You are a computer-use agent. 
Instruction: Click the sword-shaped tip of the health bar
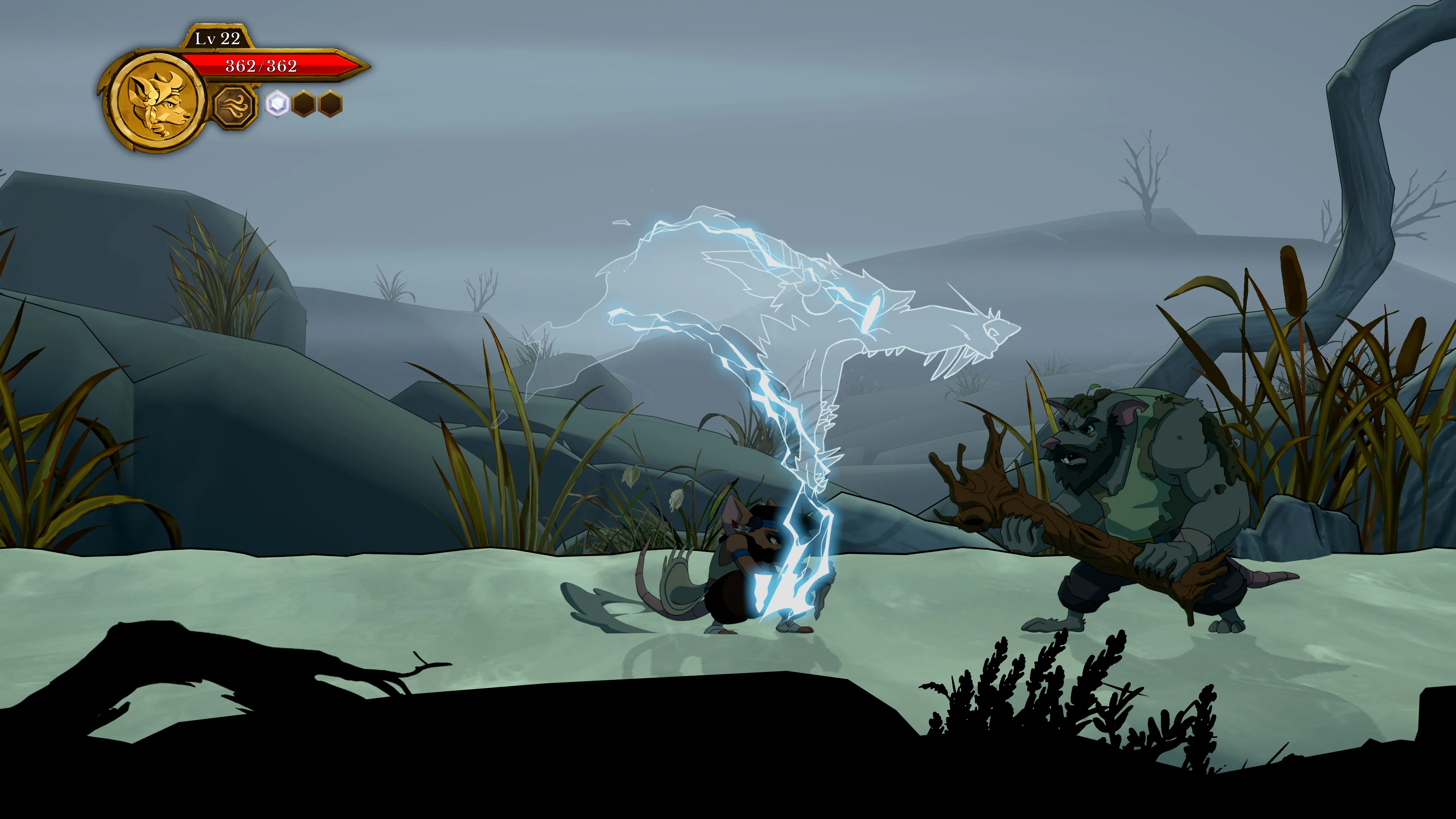pos(351,66)
